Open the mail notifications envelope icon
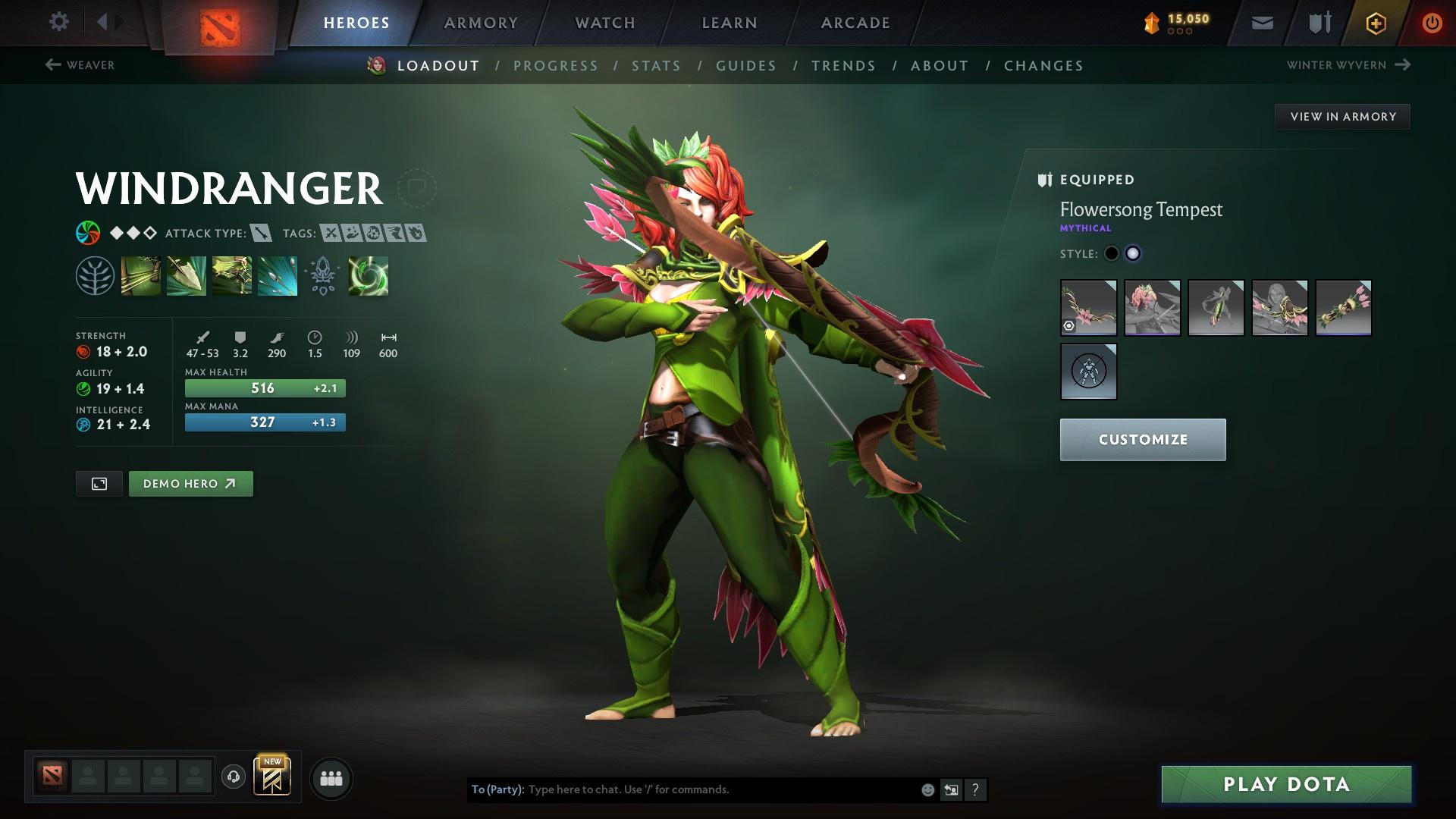This screenshot has height=819, width=1456. (1261, 22)
